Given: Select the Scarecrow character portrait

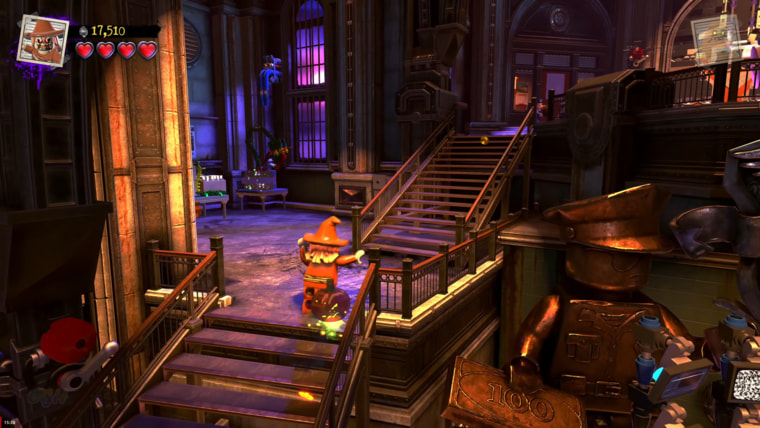Looking at the screenshot, I should pyautogui.click(x=43, y=40).
